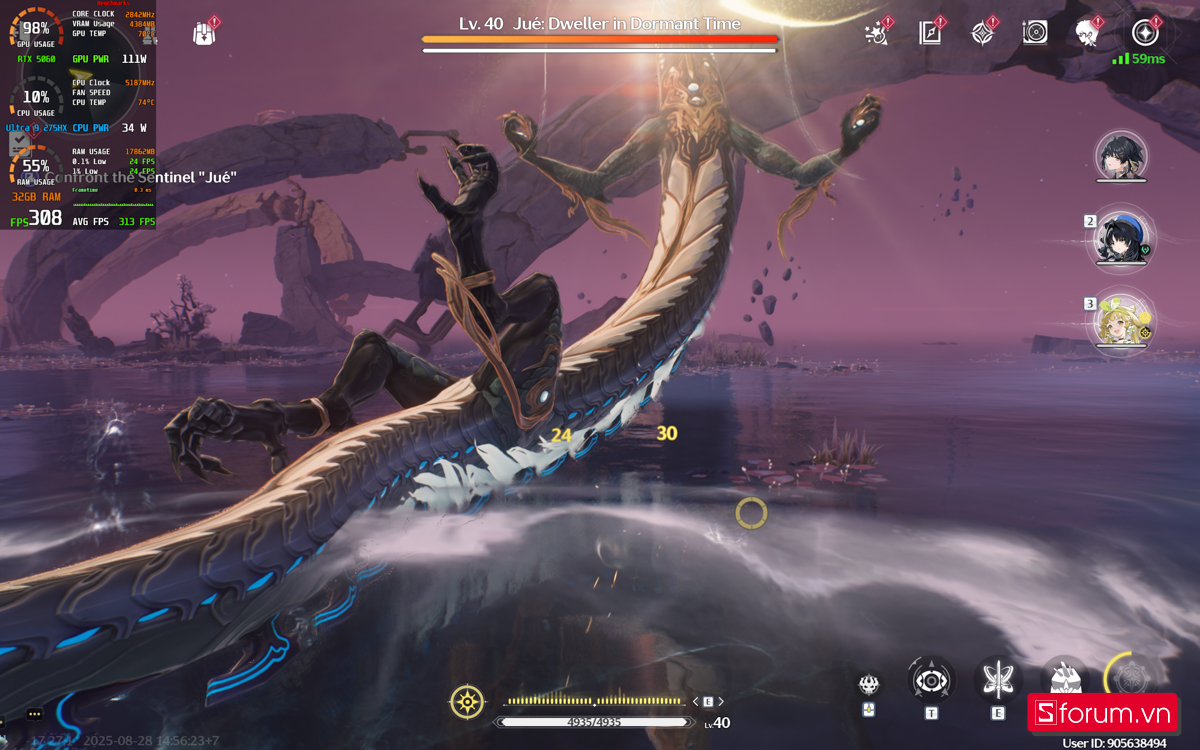Activate the charging Resonance Liberation icon
The width and height of the screenshot is (1200, 750).
tap(1130, 678)
